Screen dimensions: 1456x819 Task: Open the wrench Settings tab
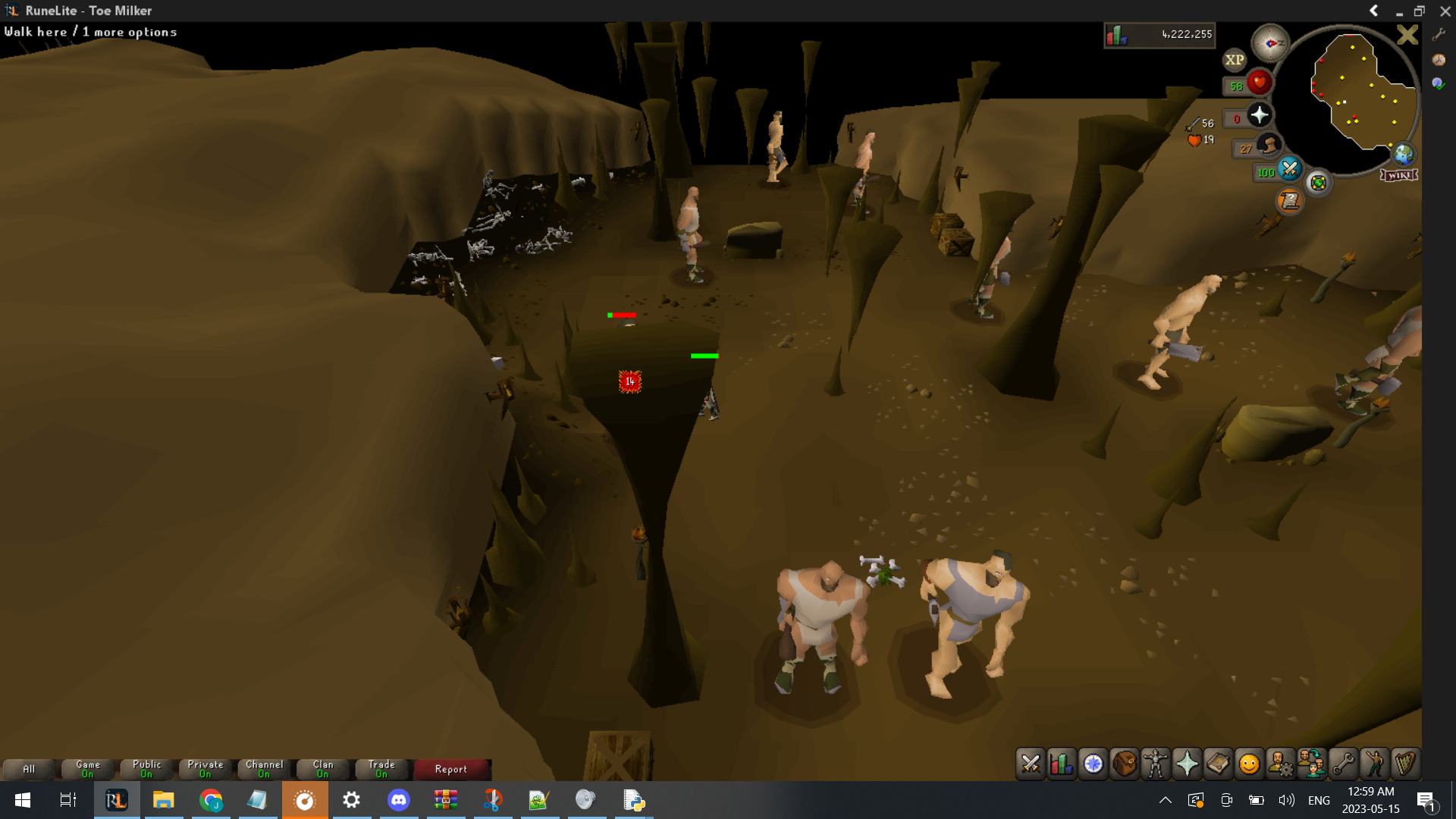(x=1343, y=764)
